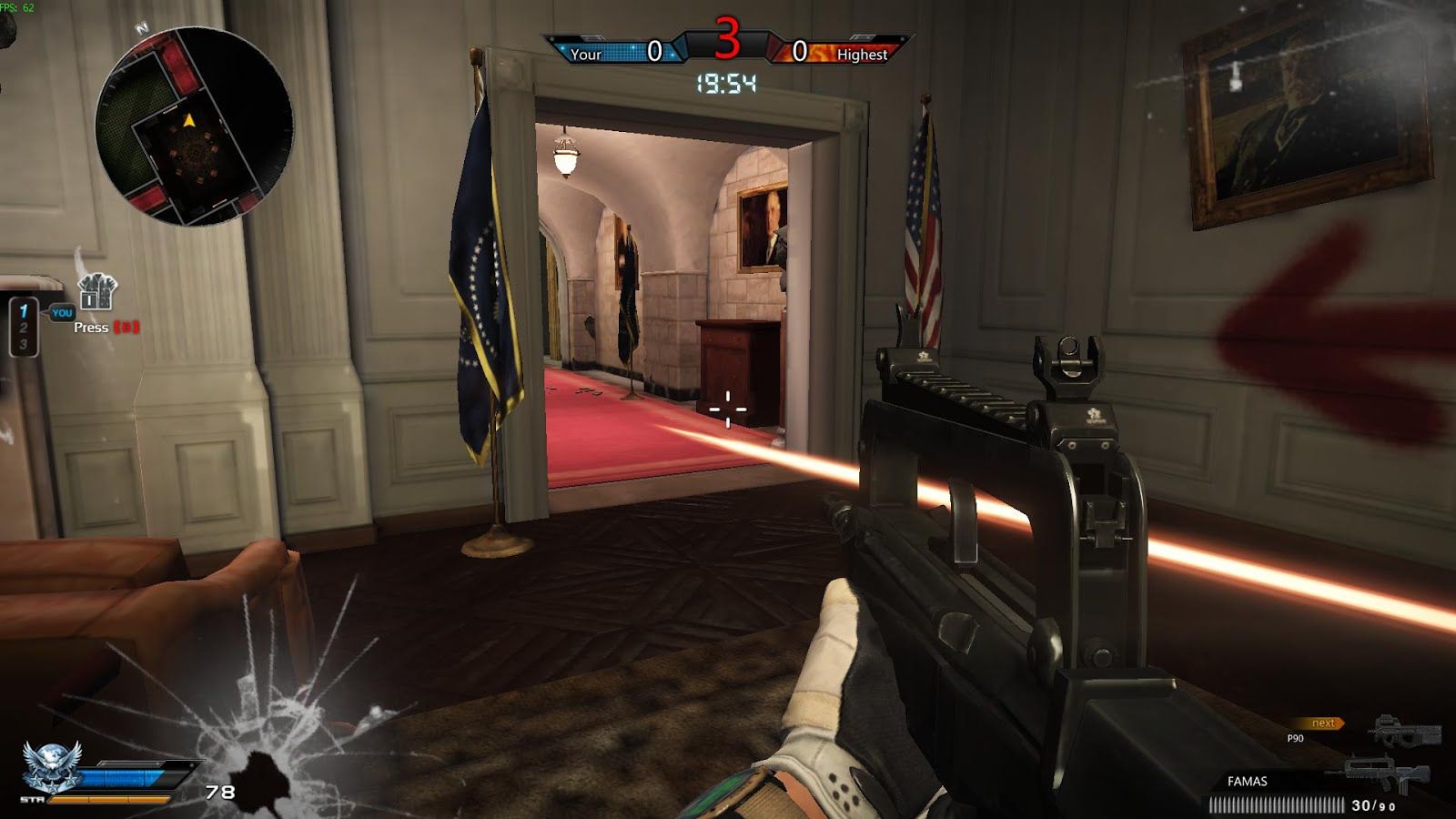
Task: Click the body armor vest icon
Action: tap(97, 293)
